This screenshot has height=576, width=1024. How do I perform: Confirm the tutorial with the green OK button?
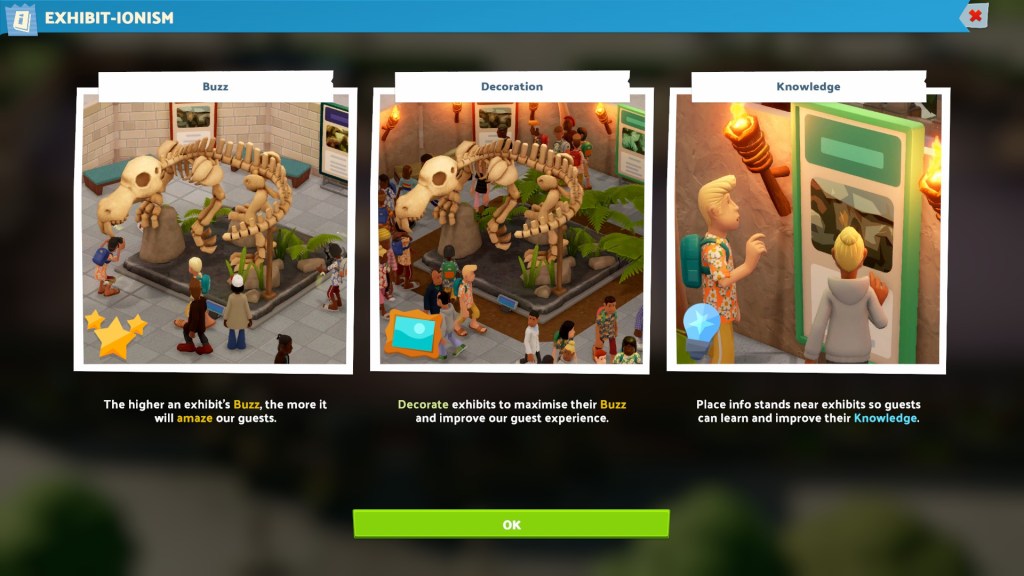pyautogui.click(x=511, y=524)
